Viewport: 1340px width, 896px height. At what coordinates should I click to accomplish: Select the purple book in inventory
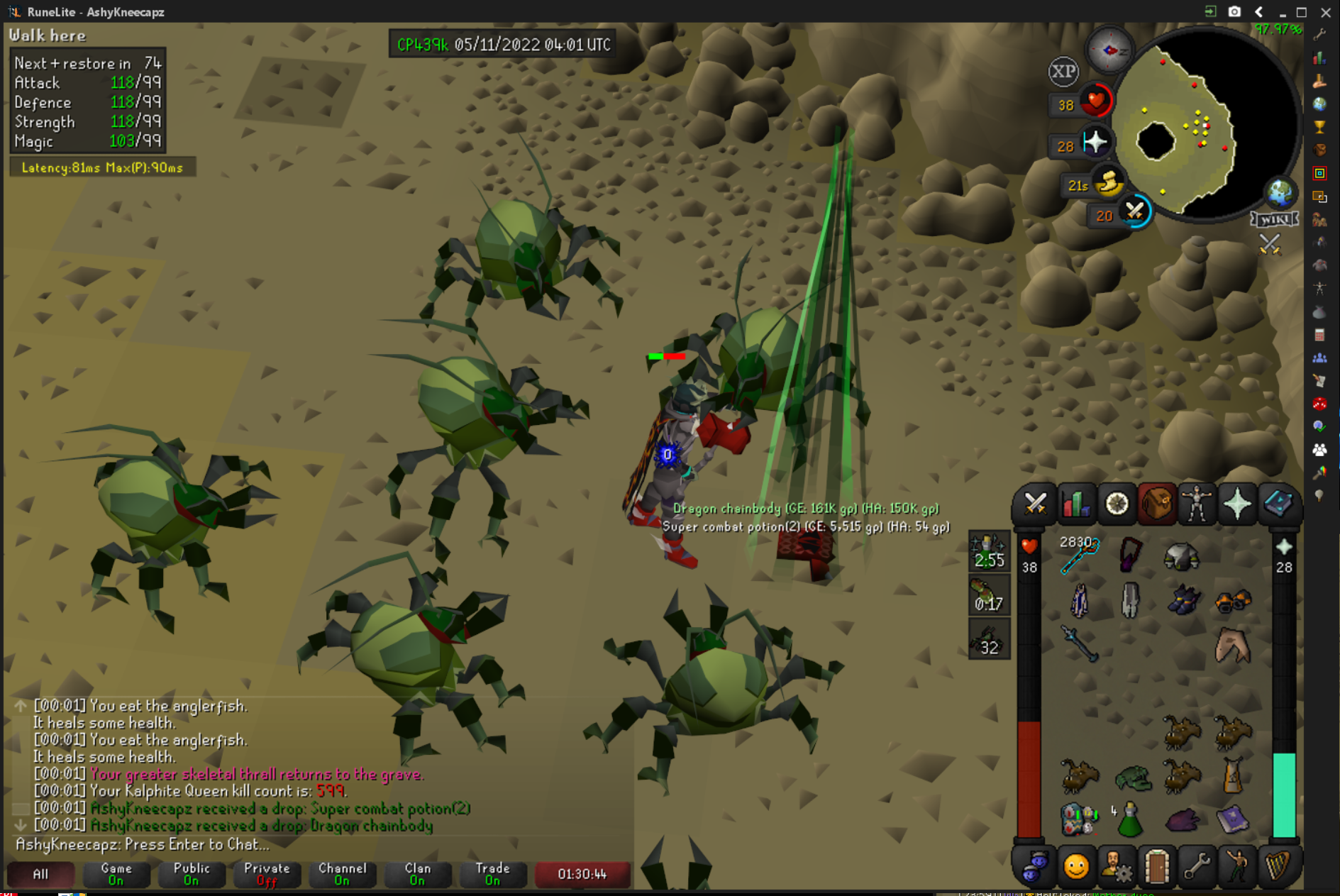[1232, 819]
